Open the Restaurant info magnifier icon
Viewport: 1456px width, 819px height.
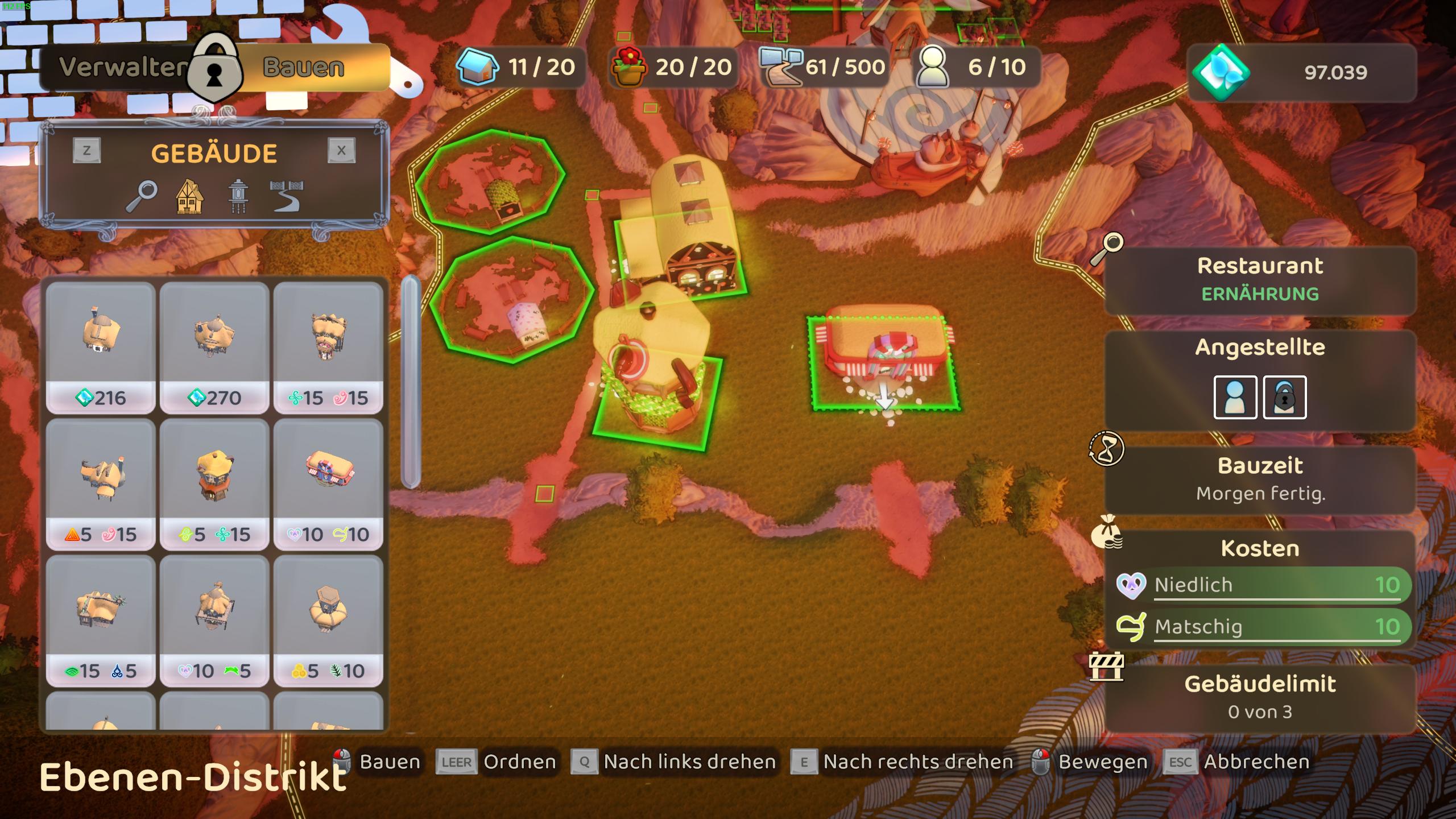click(1107, 248)
